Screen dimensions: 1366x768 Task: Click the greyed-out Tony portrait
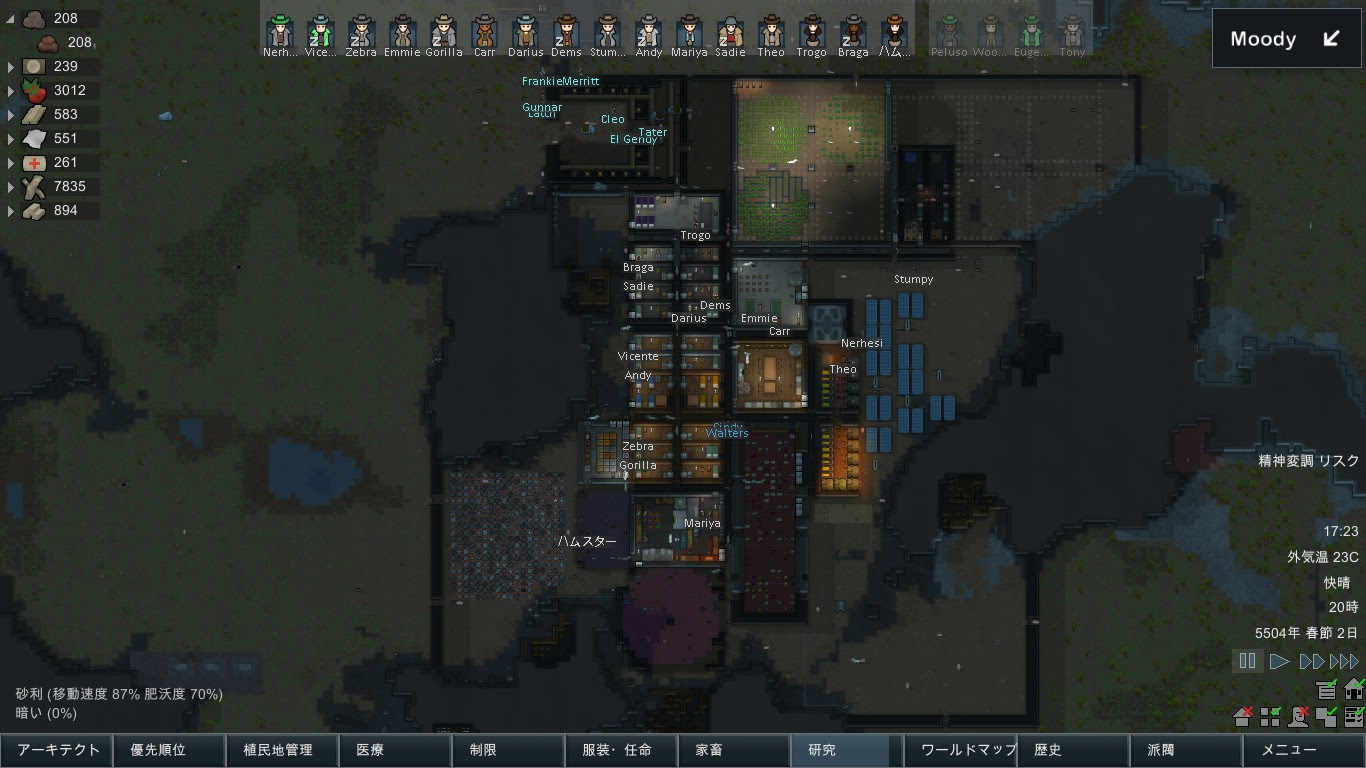[x=1072, y=30]
